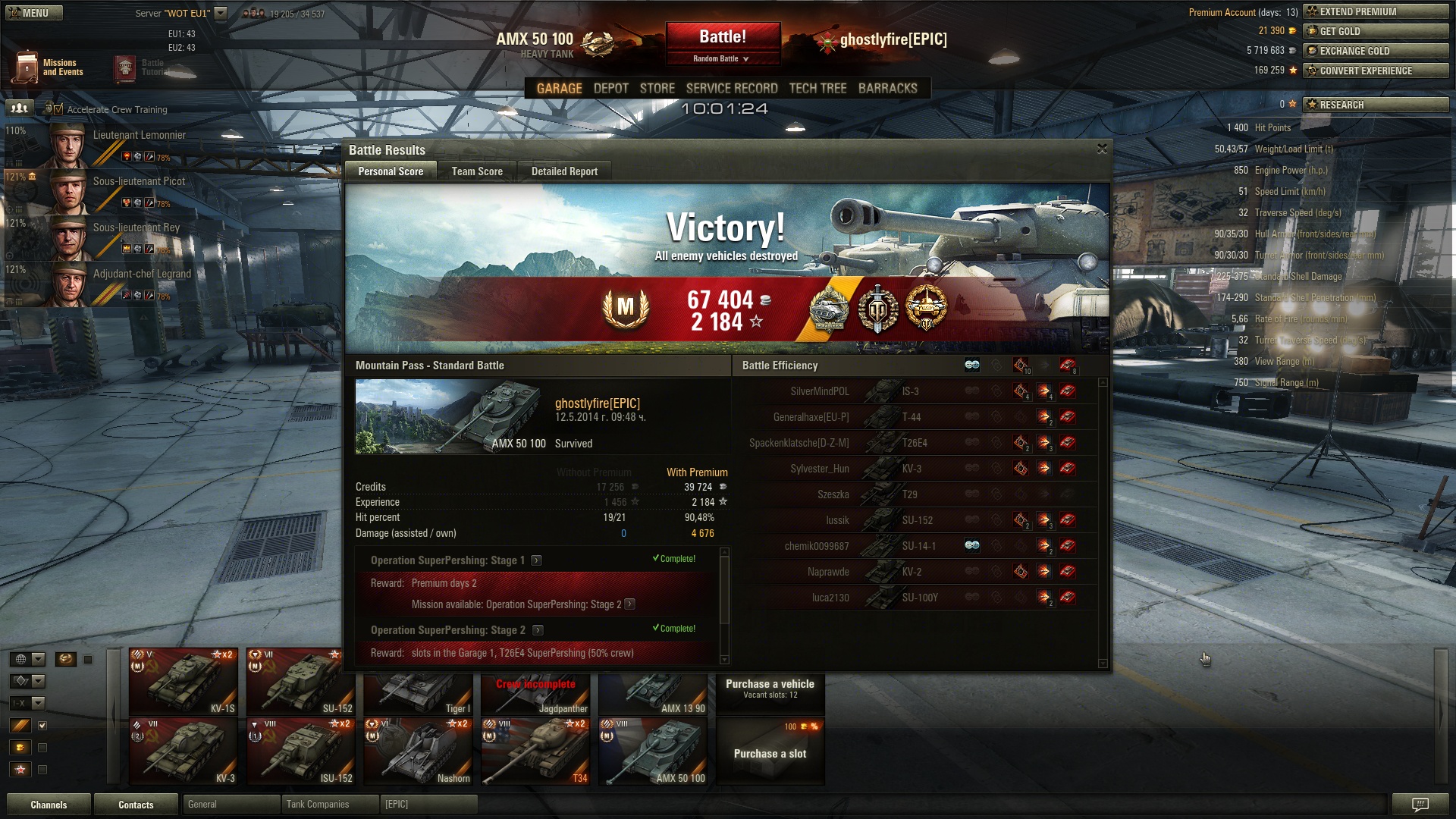Open the Depot section
The height and width of the screenshot is (819, 1456).
click(610, 89)
